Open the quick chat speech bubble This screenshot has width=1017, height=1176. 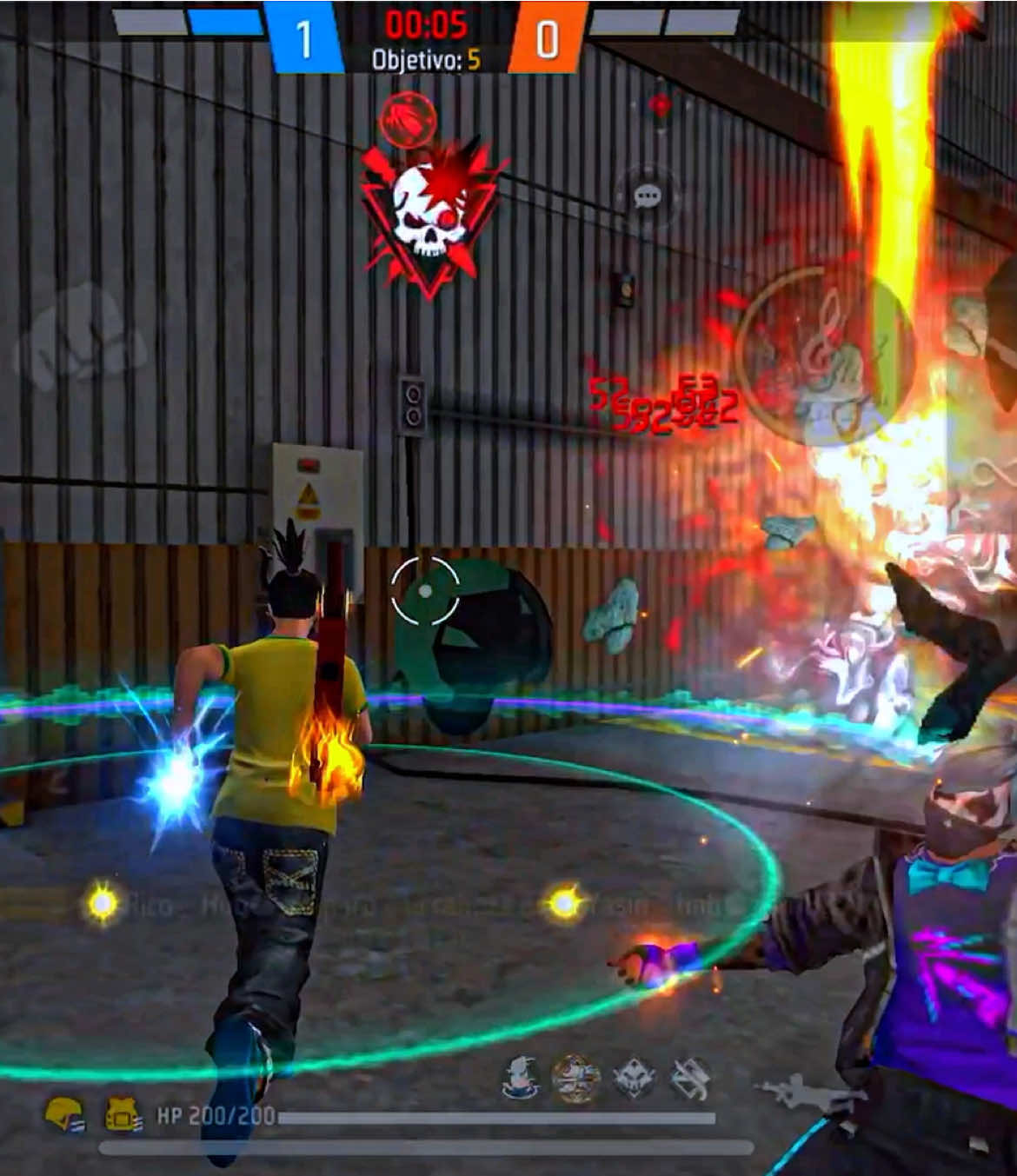(648, 197)
